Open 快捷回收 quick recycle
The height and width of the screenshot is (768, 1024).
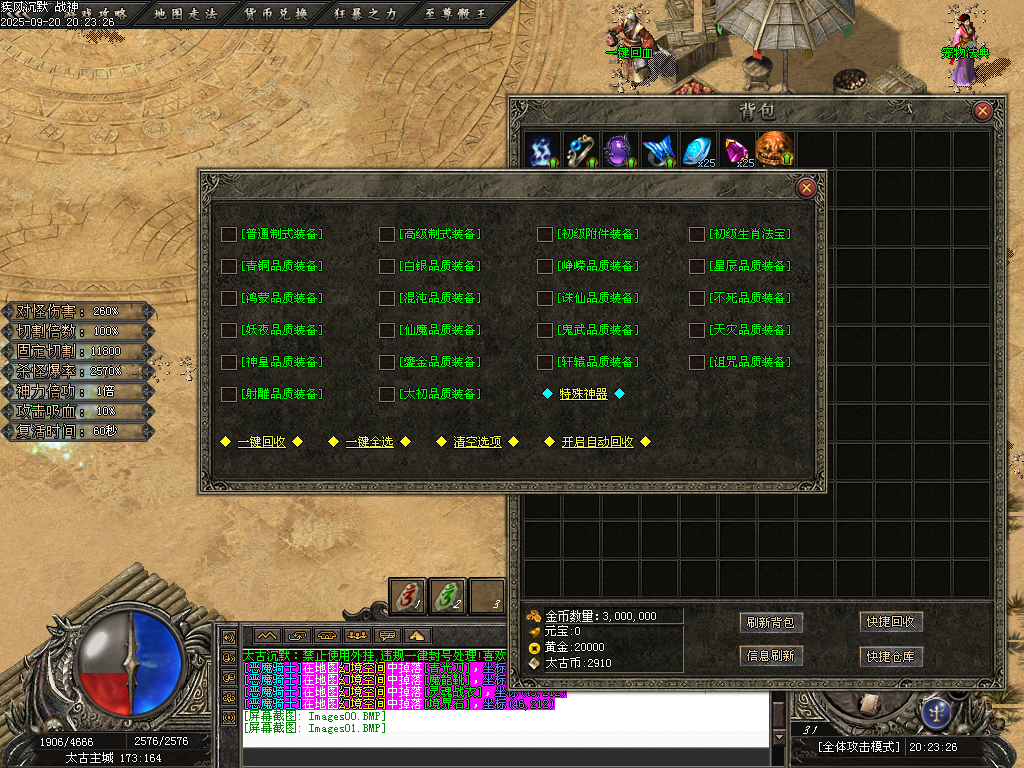[x=891, y=622]
